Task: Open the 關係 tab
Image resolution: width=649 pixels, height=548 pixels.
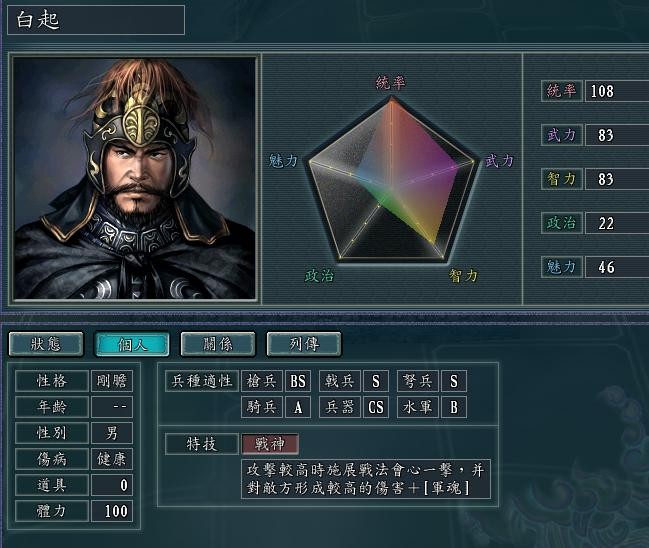Action: 218,344
